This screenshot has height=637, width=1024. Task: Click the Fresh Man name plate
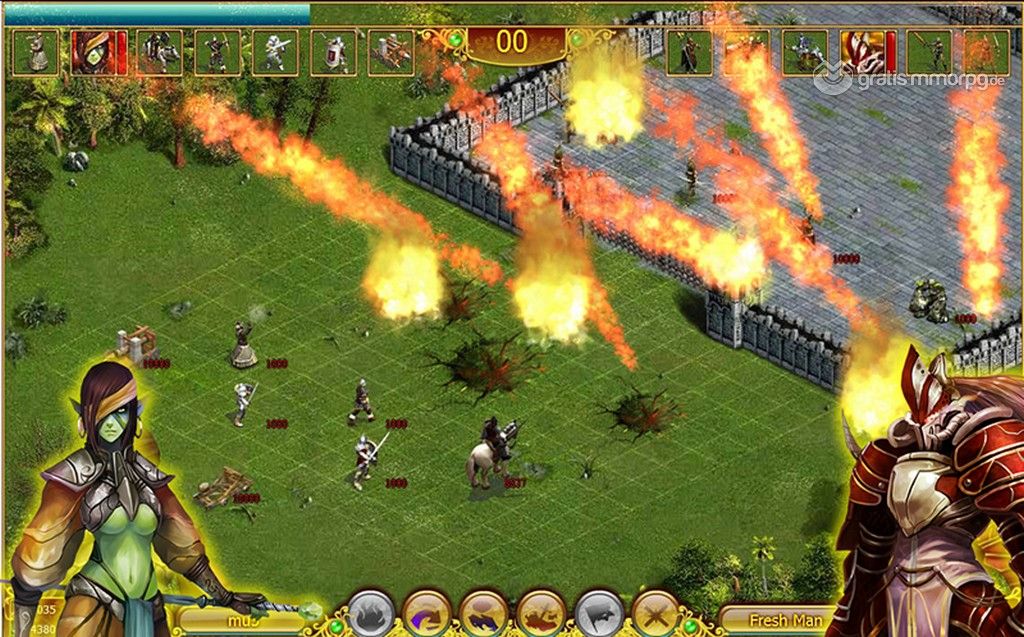coord(772,619)
